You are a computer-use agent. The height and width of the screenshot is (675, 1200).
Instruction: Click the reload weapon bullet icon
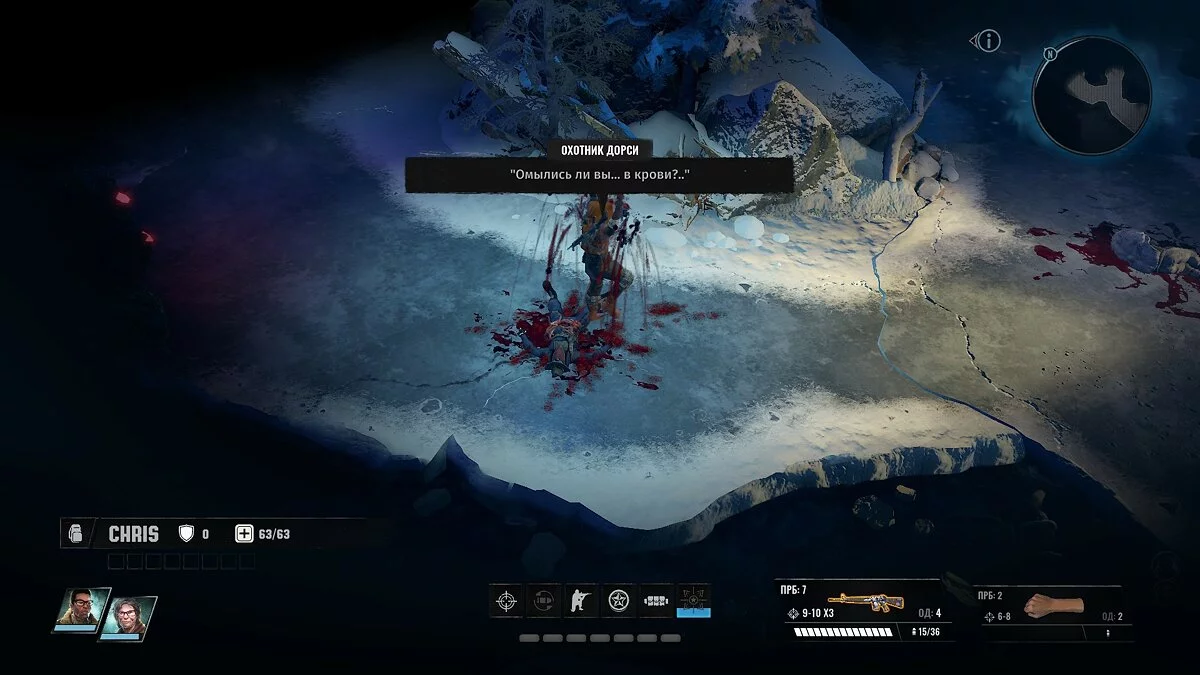(544, 601)
